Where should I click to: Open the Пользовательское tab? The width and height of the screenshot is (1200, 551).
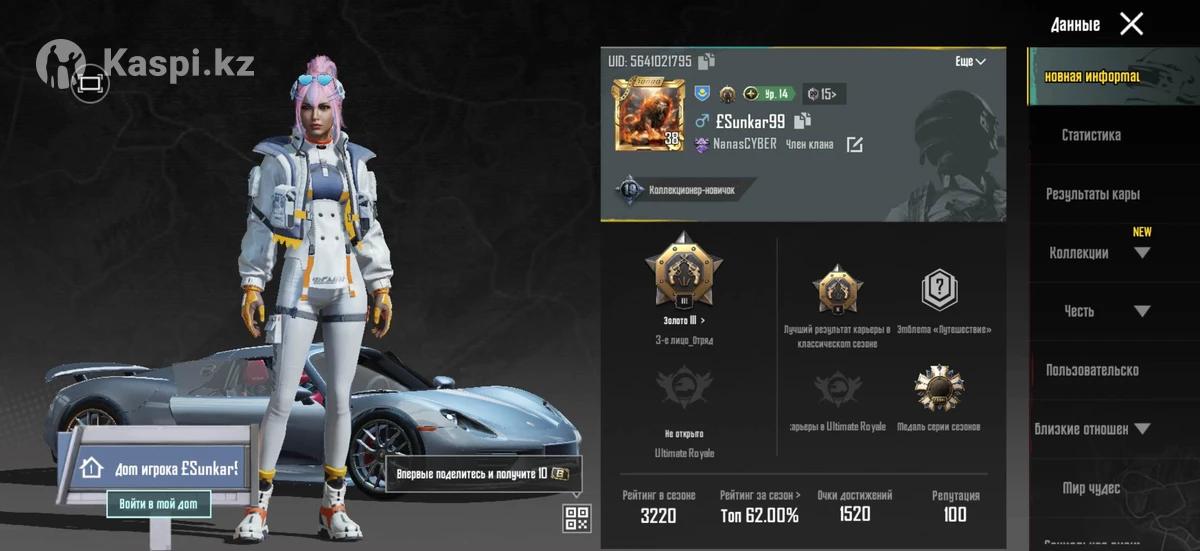pos(1092,370)
